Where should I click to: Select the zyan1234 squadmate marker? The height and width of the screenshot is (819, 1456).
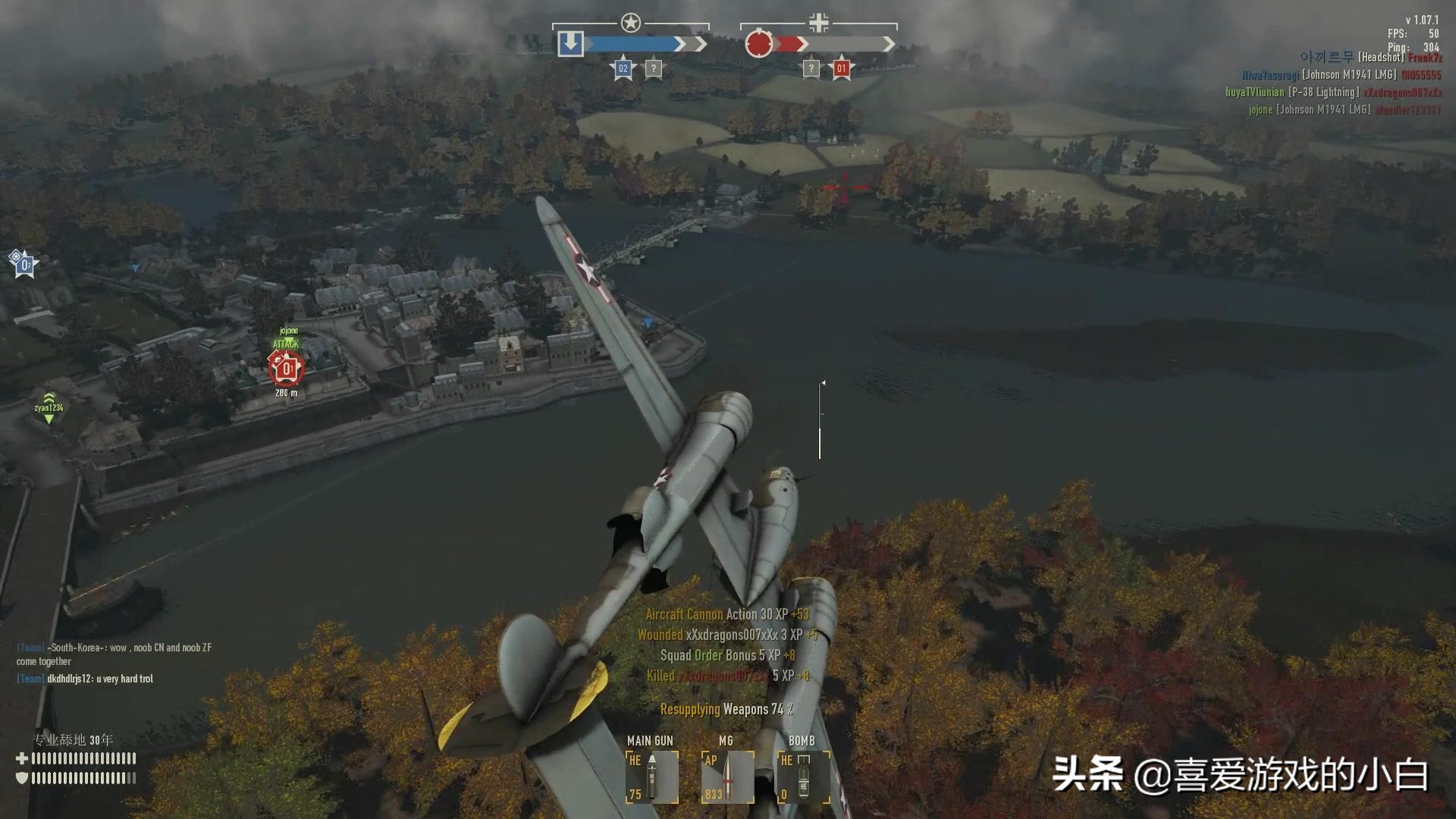49,408
